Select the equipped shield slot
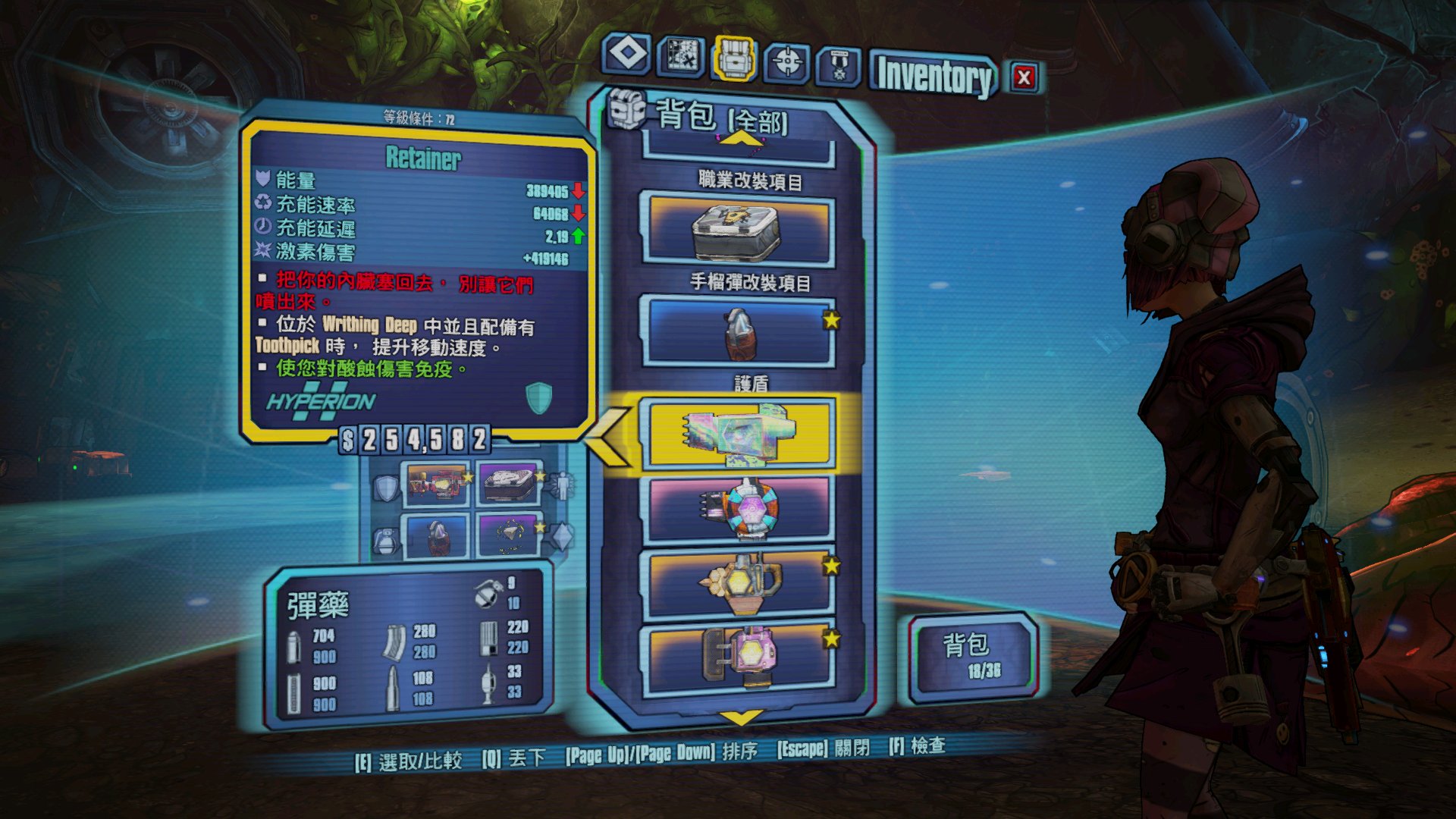Image resolution: width=1456 pixels, height=819 pixels. click(x=437, y=484)
